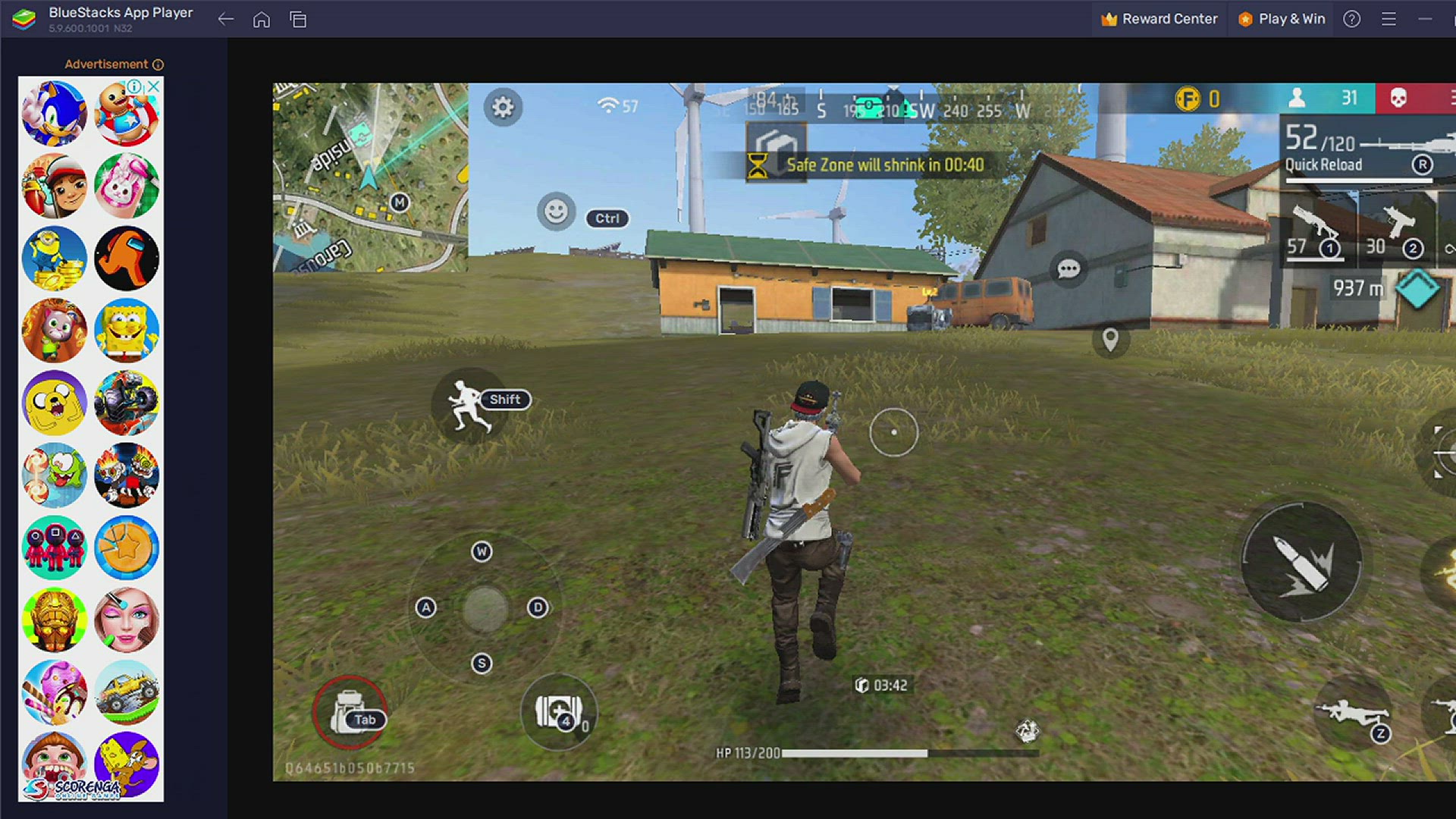Dismiss the advertisement with the X
Viewport: 1456px width, 819px height.
point(154,86)
